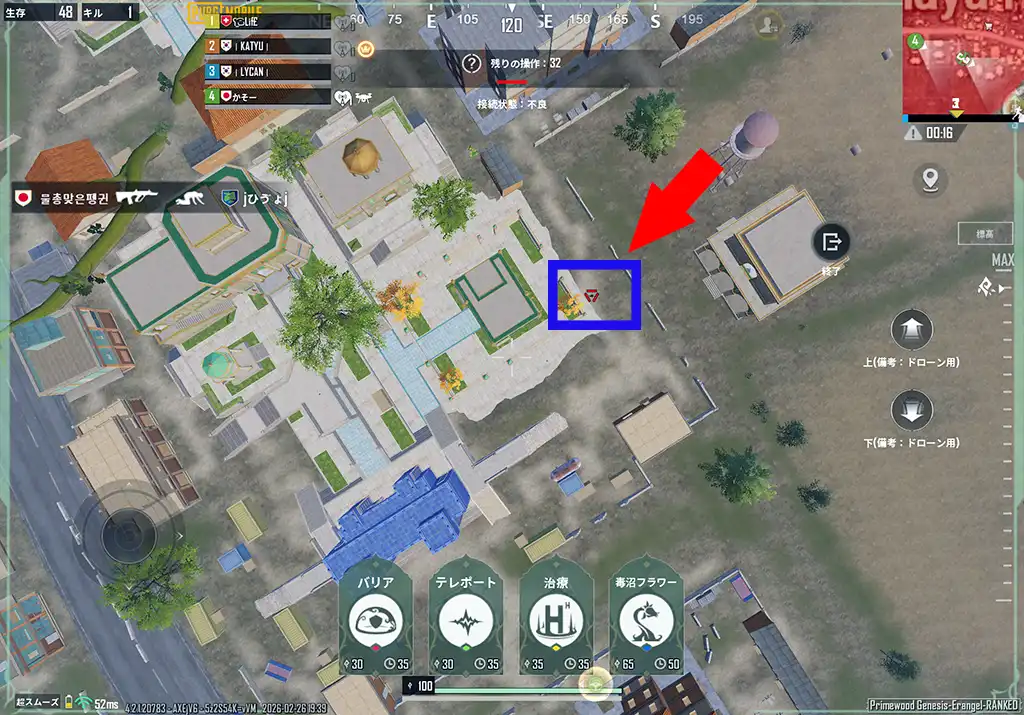Choose teammate かそー from squad list
The image size is (1024, 715).
coord(268,97)
